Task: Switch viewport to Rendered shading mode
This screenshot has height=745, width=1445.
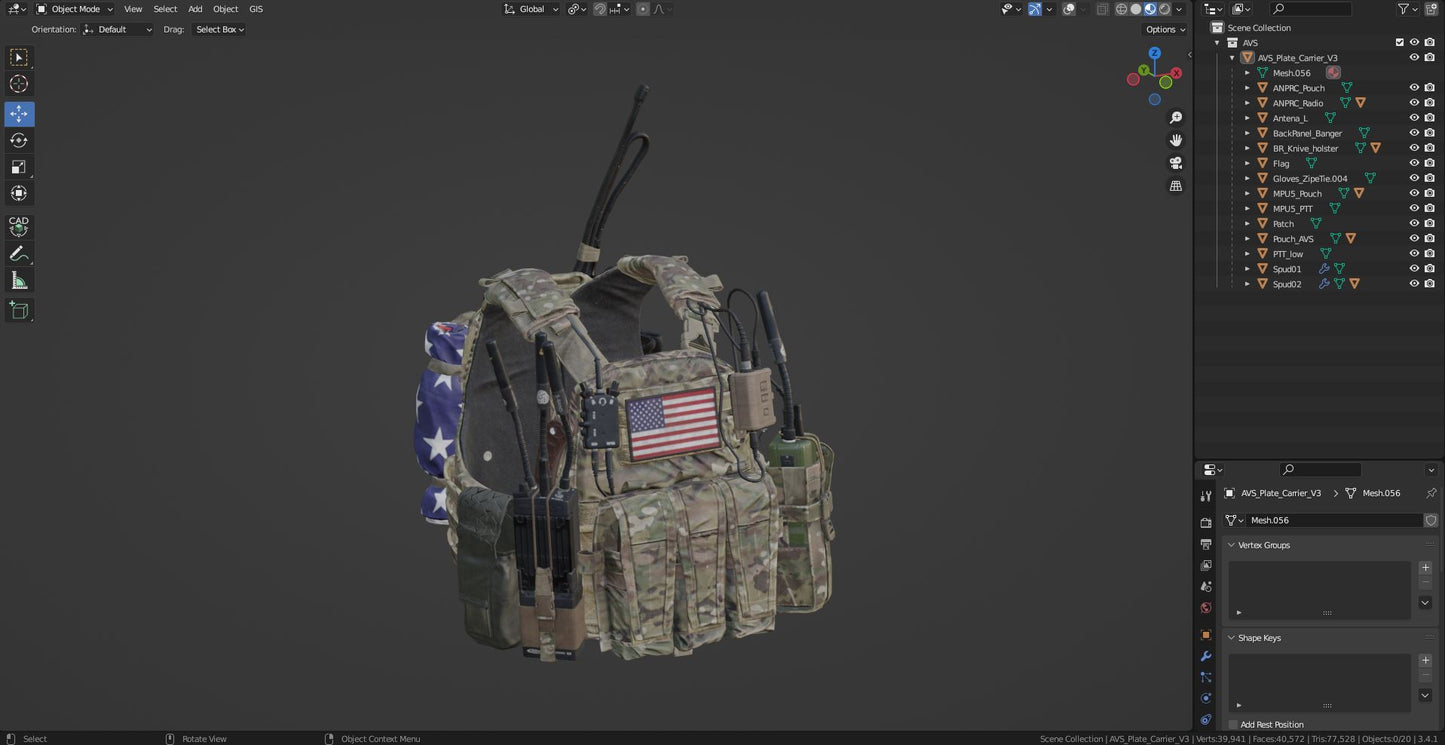Action: [x=1163, y=9]
